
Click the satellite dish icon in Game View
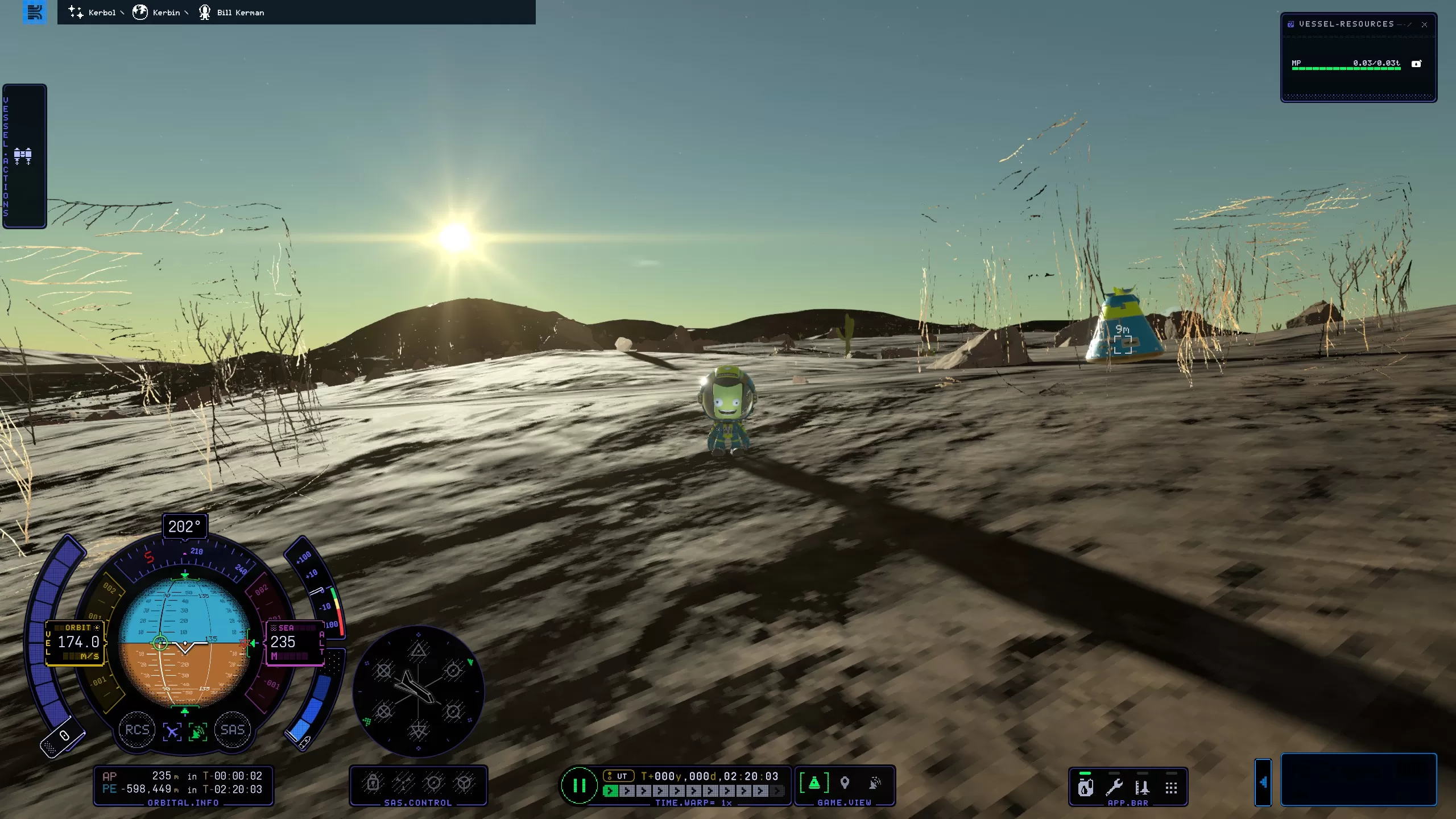pos(875,783)
